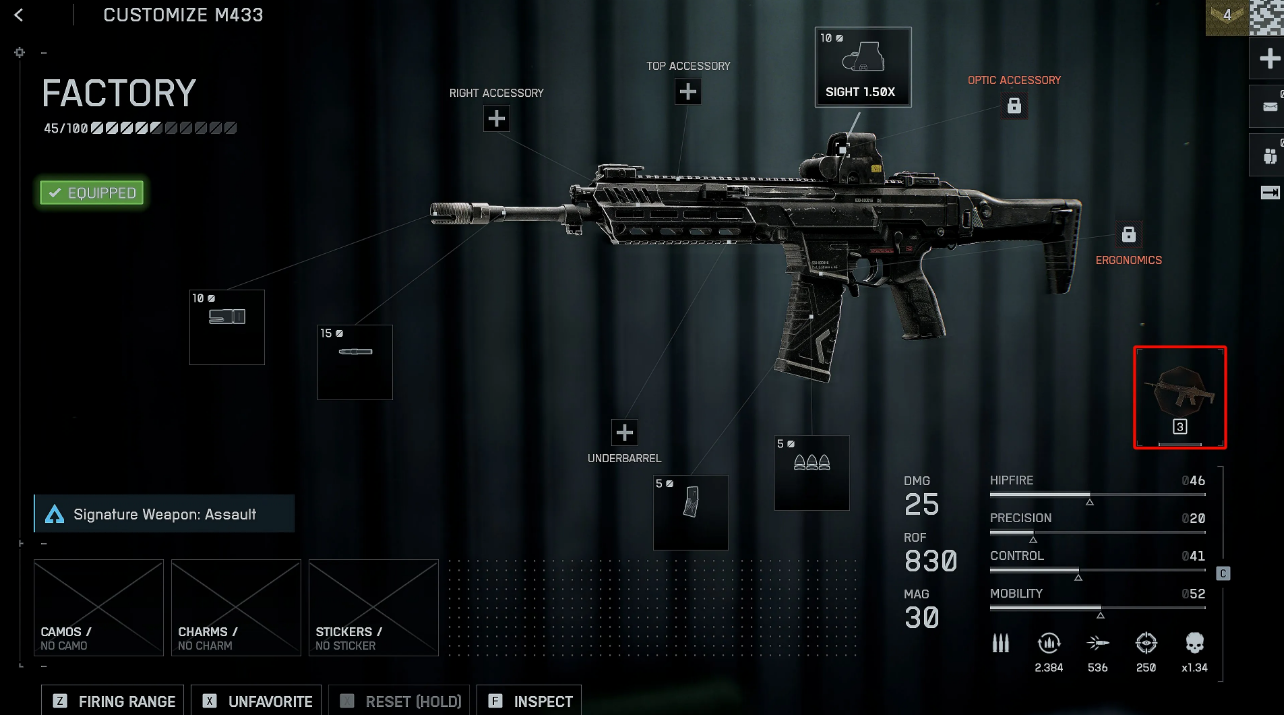This screenshot has height=715, width=1284.
Task: Add a Top Accessory attachment
Action: 688,92
